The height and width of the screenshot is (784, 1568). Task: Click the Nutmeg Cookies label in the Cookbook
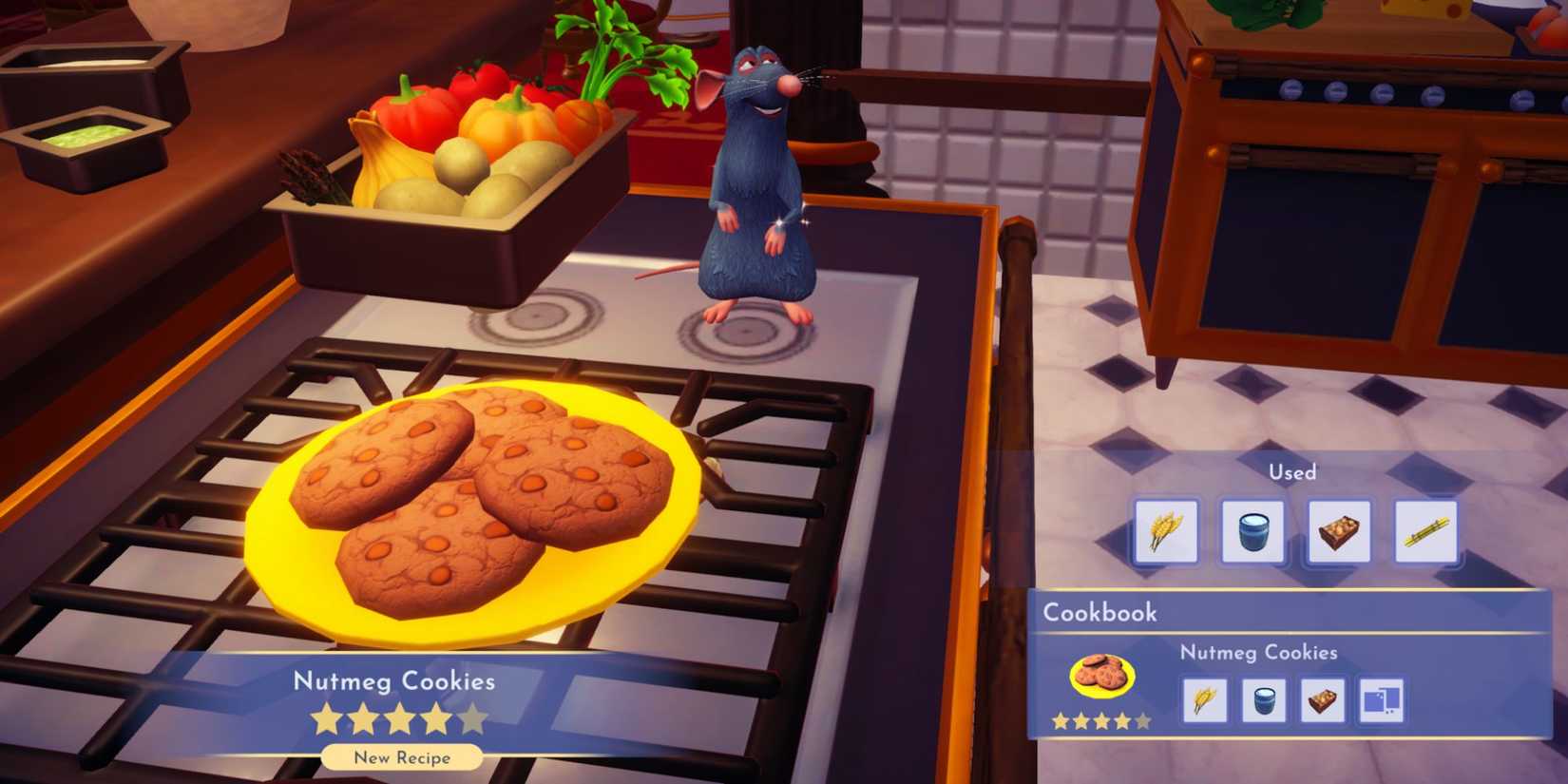(x=1256, y=653)
